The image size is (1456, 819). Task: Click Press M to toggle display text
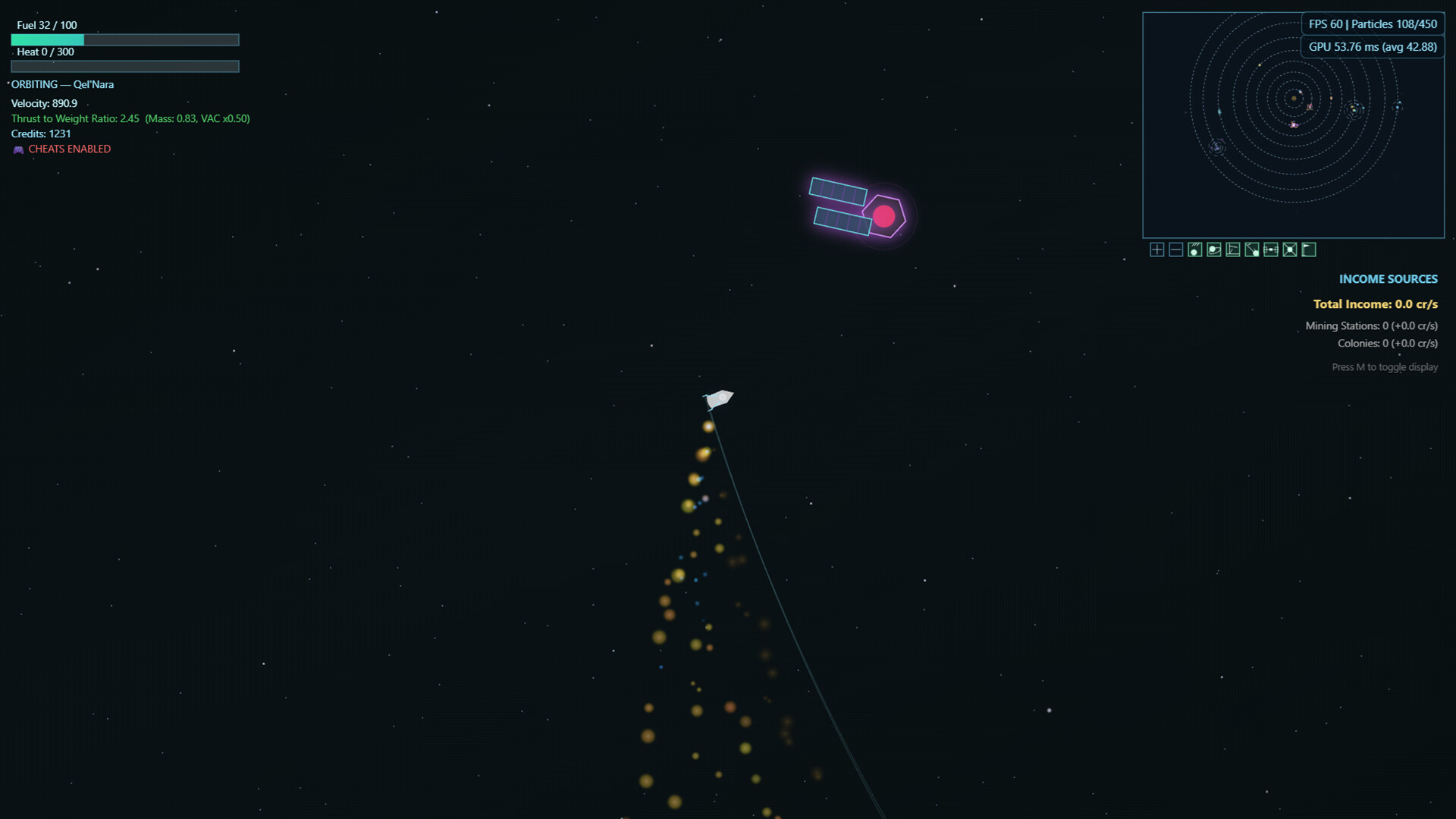pyautogui.click(x=1385, y=366)
